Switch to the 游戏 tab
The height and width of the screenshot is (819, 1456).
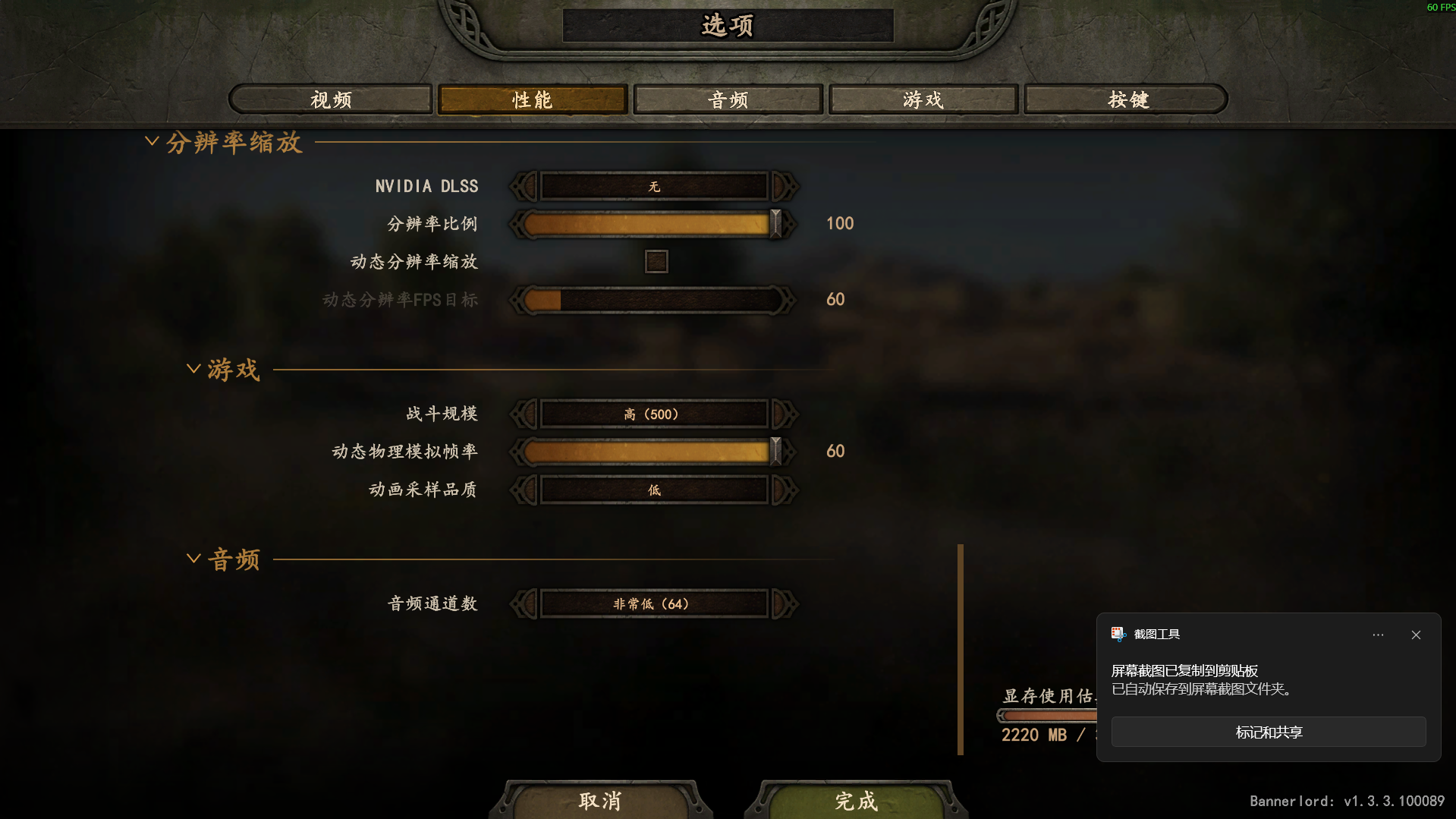(923, 99)
